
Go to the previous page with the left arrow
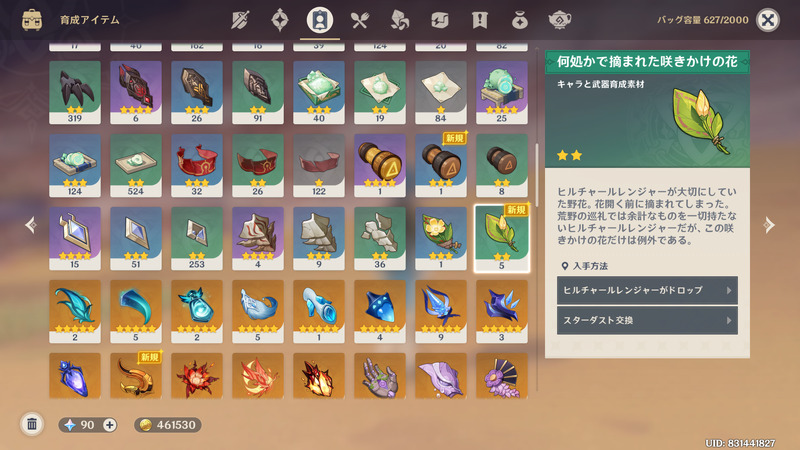pyautogui.click(x=30, y=225)
